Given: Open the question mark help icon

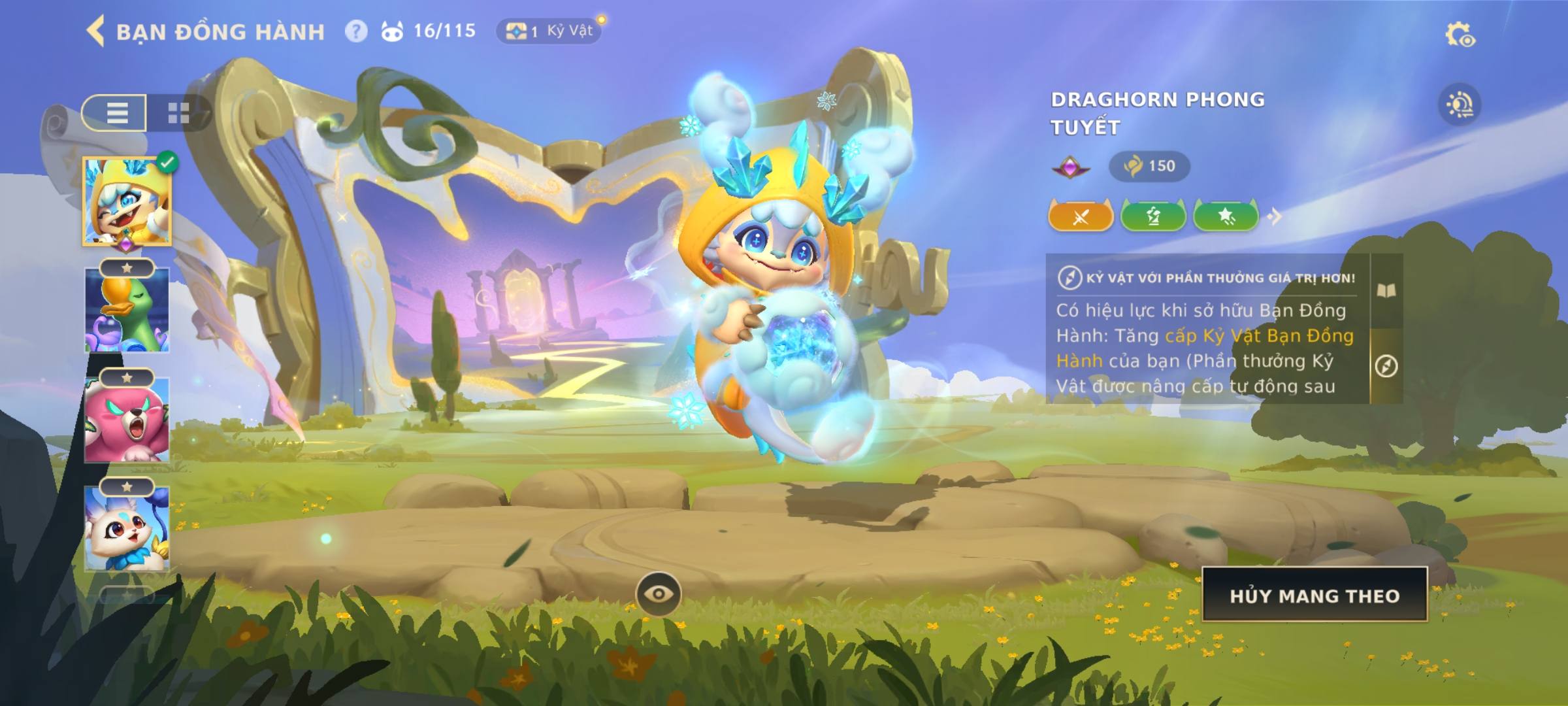Looking at the screenshot, I should coord(356,31).
